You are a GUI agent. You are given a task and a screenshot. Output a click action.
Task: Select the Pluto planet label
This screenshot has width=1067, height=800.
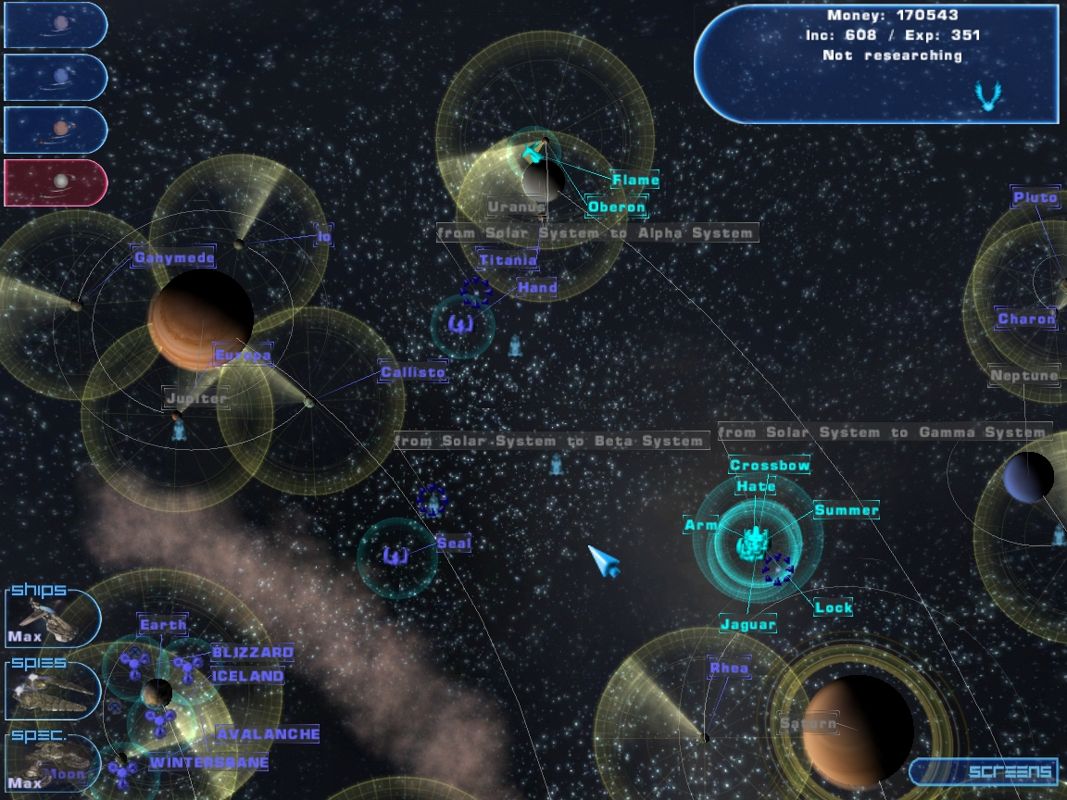click(1034, 197)
